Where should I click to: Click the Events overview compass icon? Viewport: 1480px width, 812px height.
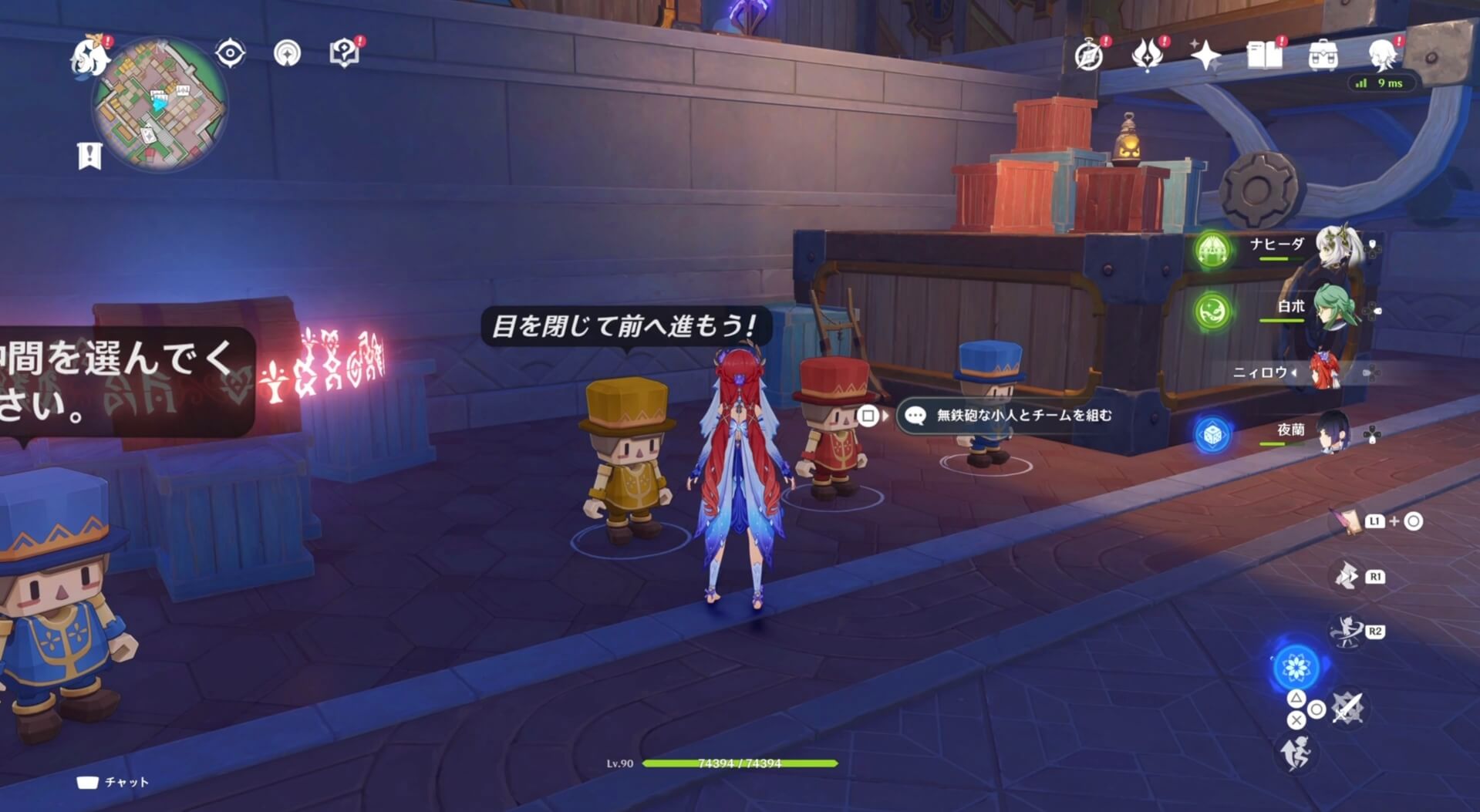pos(1087,56)
